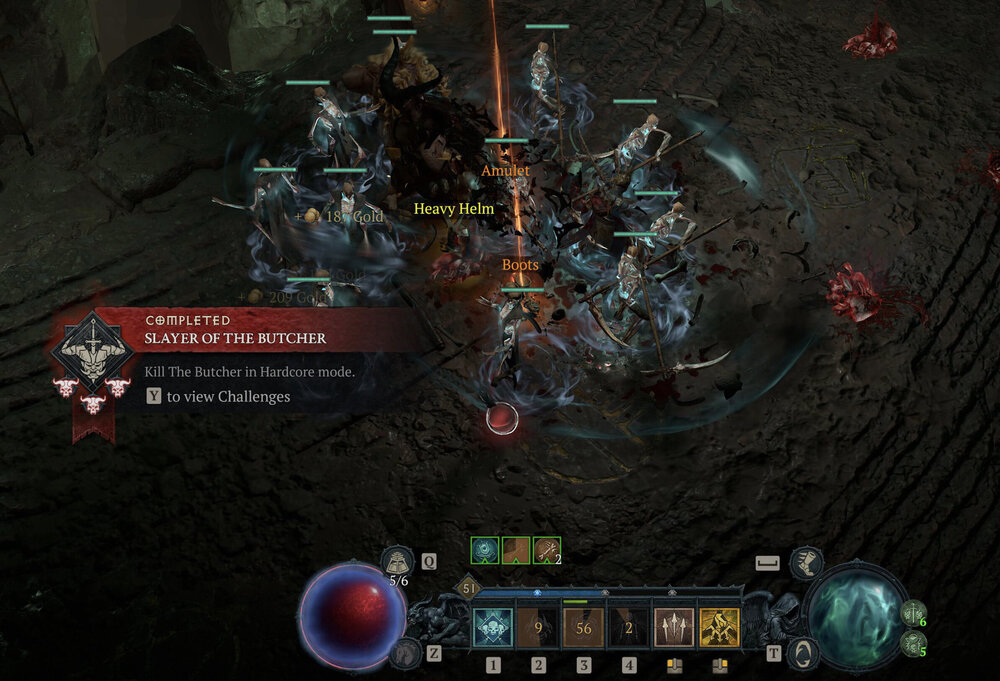This screenshot has height=681, width=1000.
Task: Select the skill slot showing cooldown 9
Action: tap(538, 628)
